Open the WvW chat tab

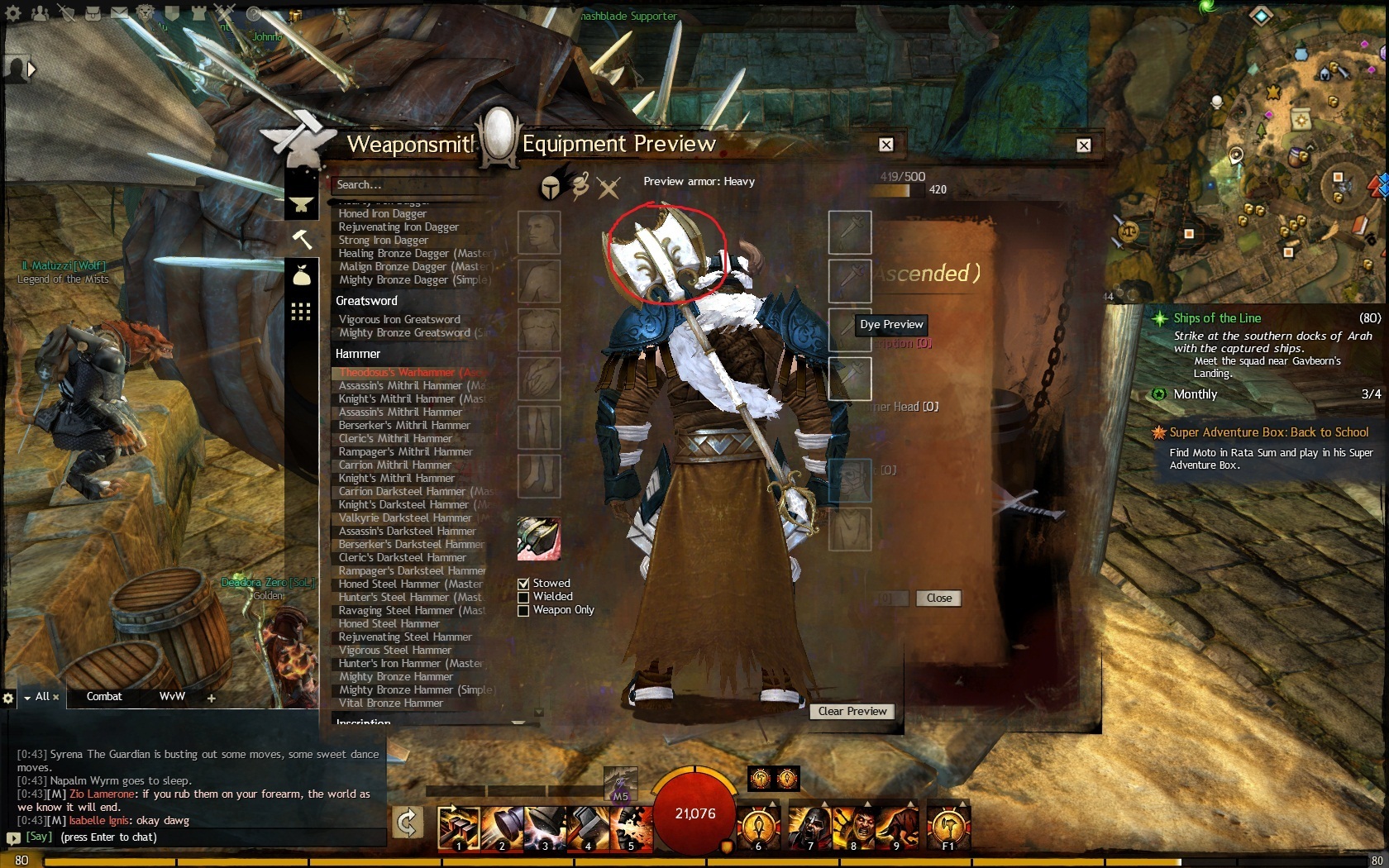point(172,696)
